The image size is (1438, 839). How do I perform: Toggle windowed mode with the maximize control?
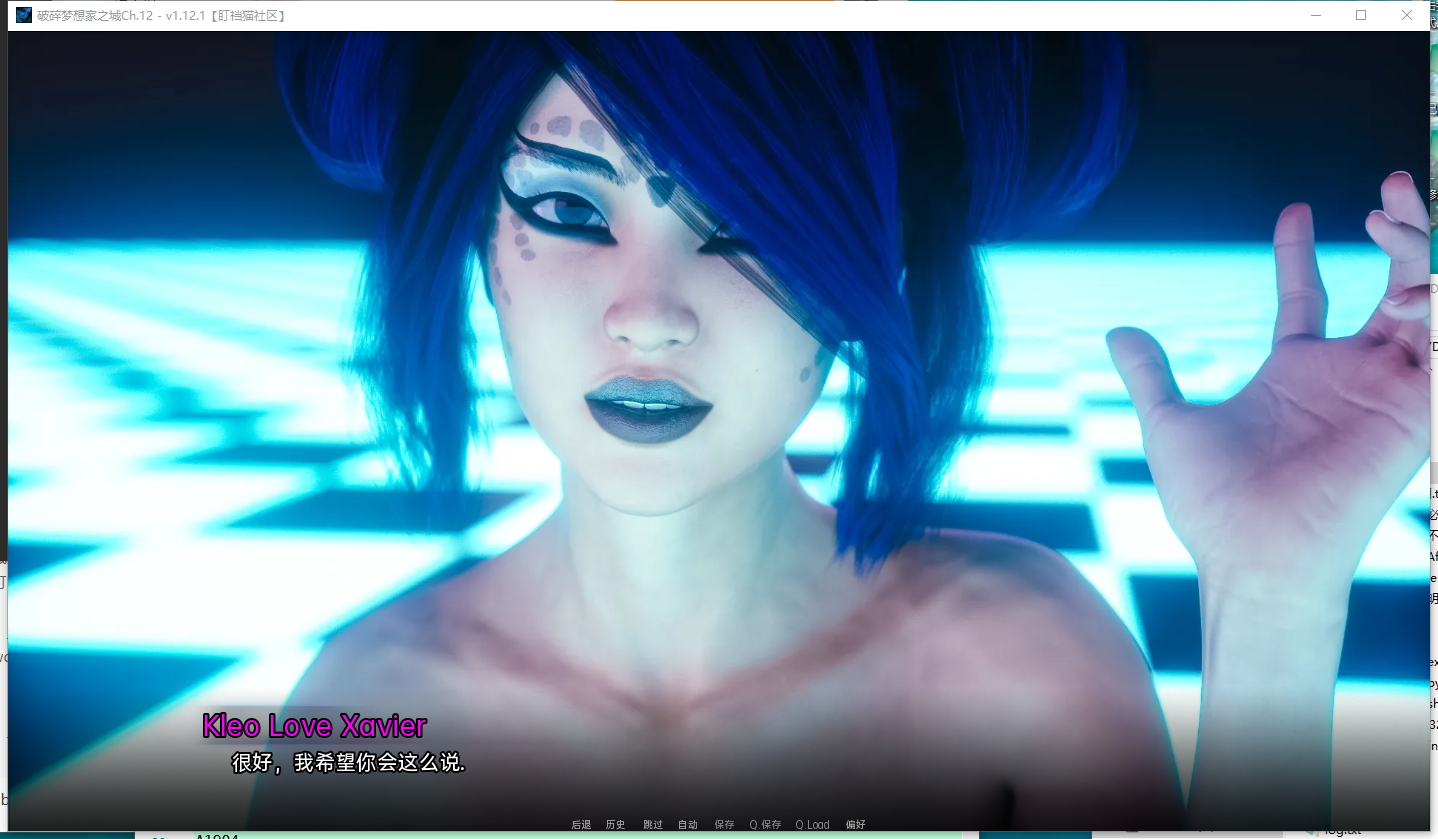pyautogui.click(x=1360, y=15)
